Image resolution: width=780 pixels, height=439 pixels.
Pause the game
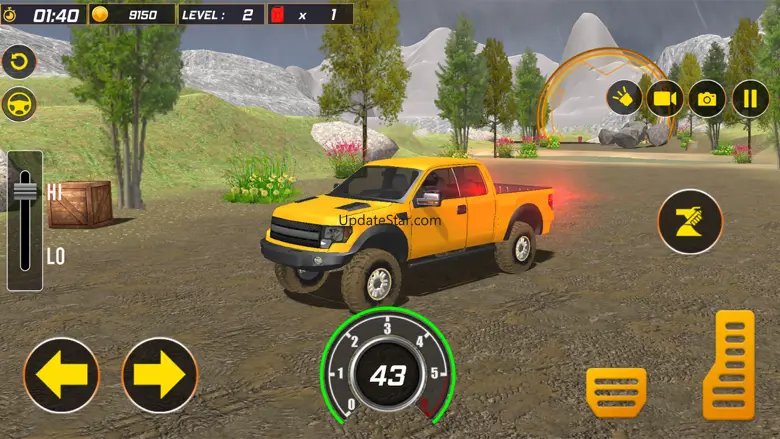[750, 98]
